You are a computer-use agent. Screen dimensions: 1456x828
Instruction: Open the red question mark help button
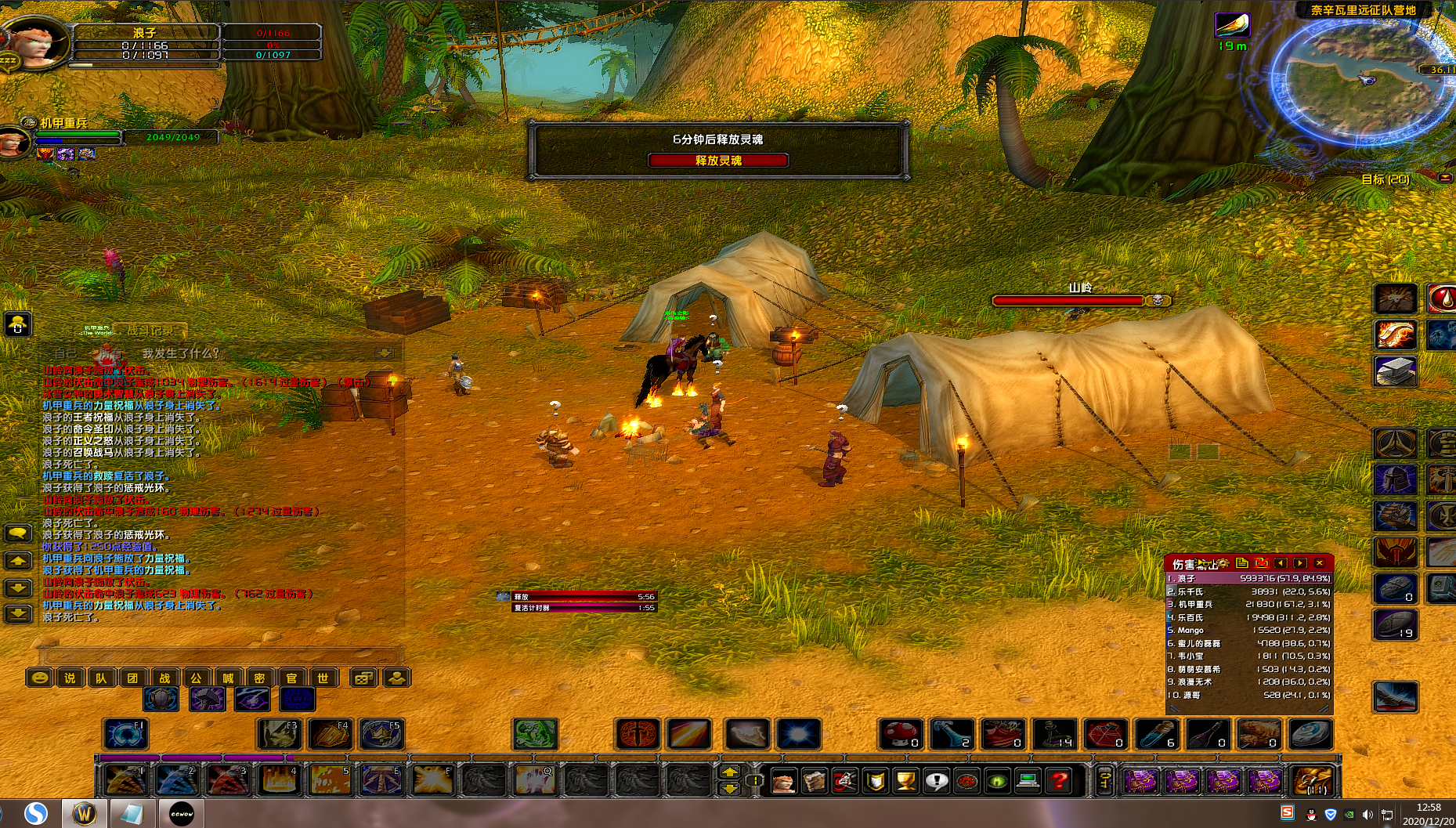(1059, 780)
